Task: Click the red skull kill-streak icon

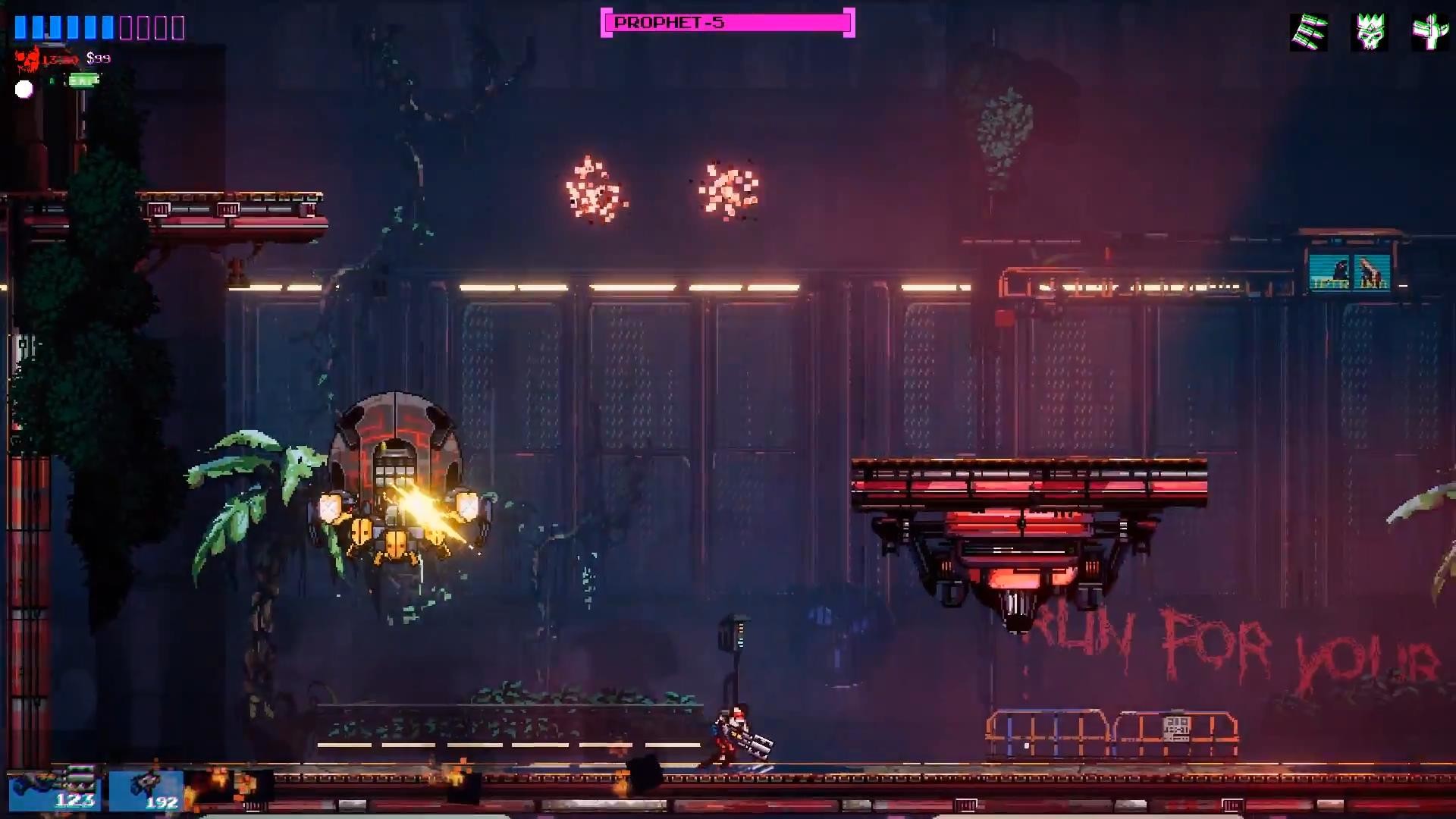Action: (x=28, y=59)
